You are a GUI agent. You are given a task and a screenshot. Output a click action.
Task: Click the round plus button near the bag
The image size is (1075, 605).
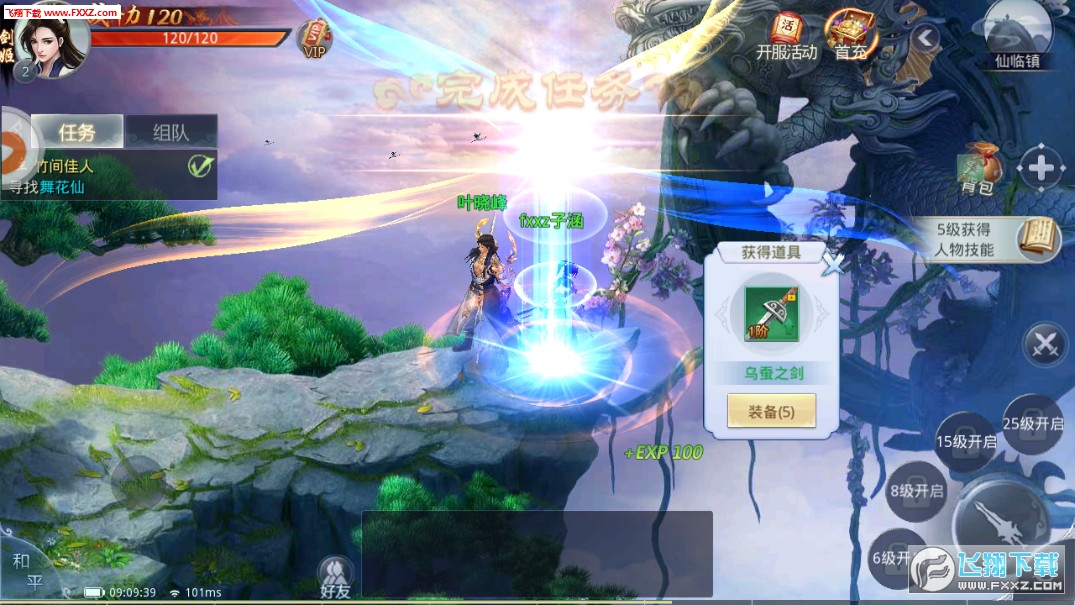1040,168
